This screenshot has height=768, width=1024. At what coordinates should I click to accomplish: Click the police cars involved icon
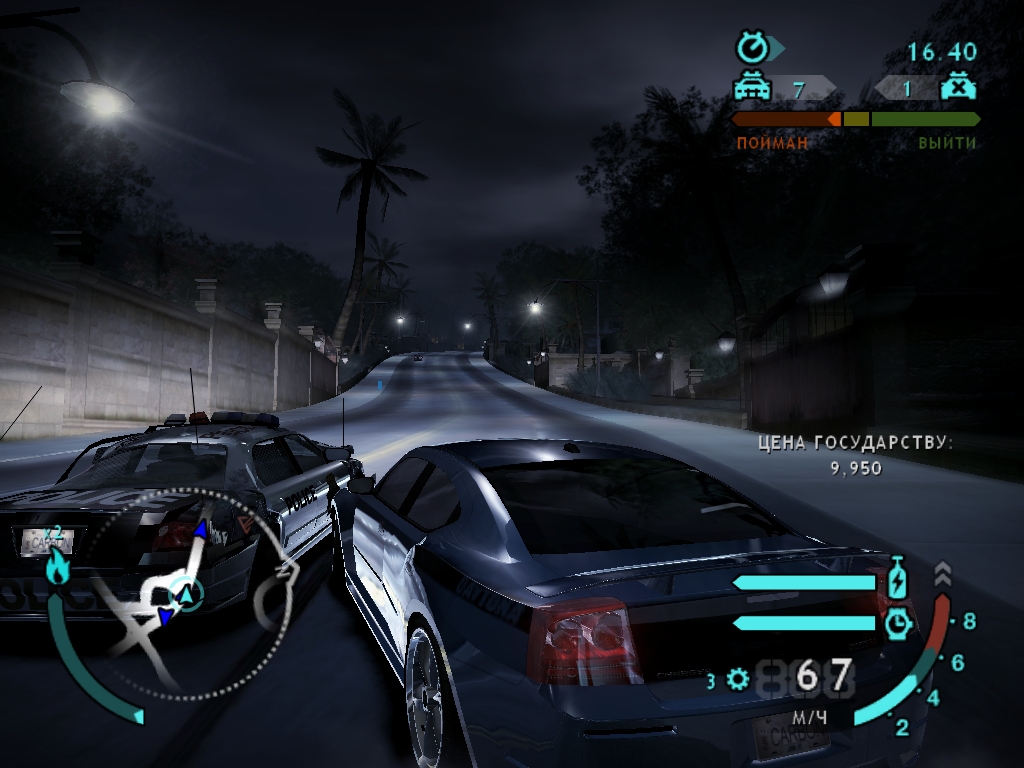point(753,88)
